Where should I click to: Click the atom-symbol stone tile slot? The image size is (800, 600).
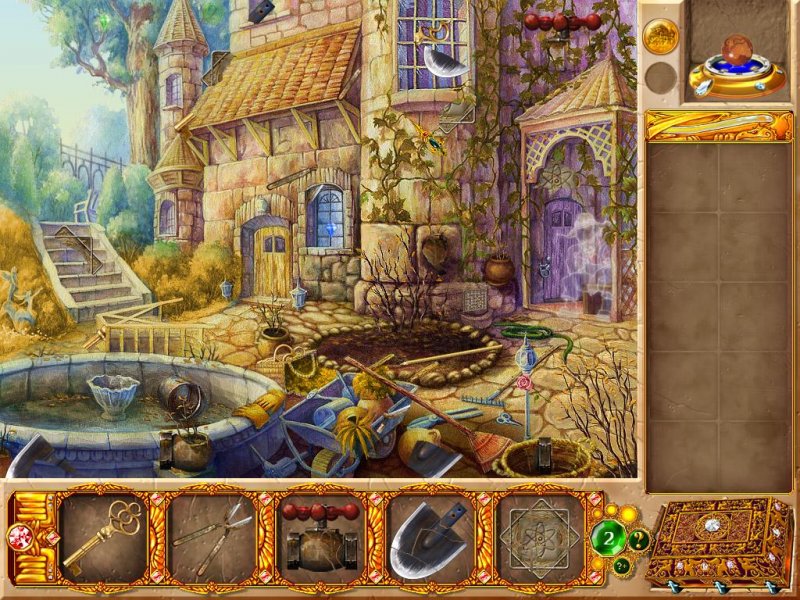539,539
